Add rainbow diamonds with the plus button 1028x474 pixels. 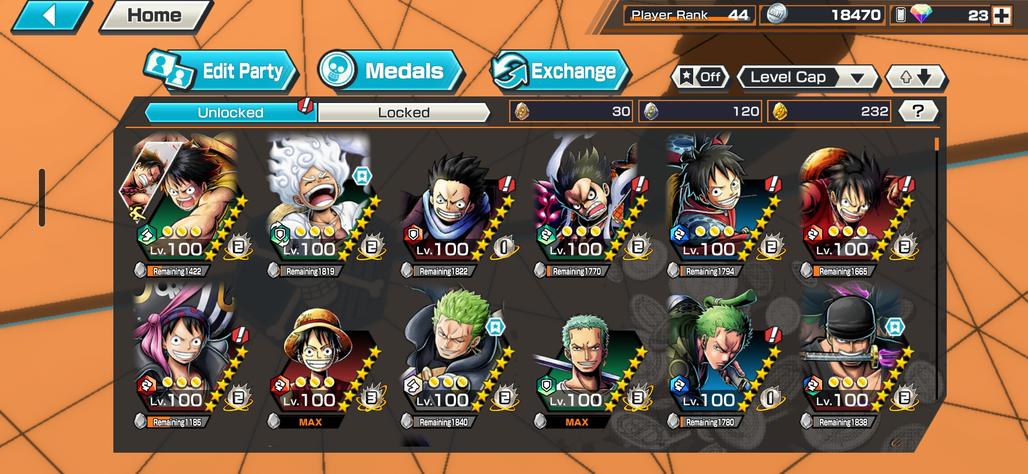(1001, 15)
